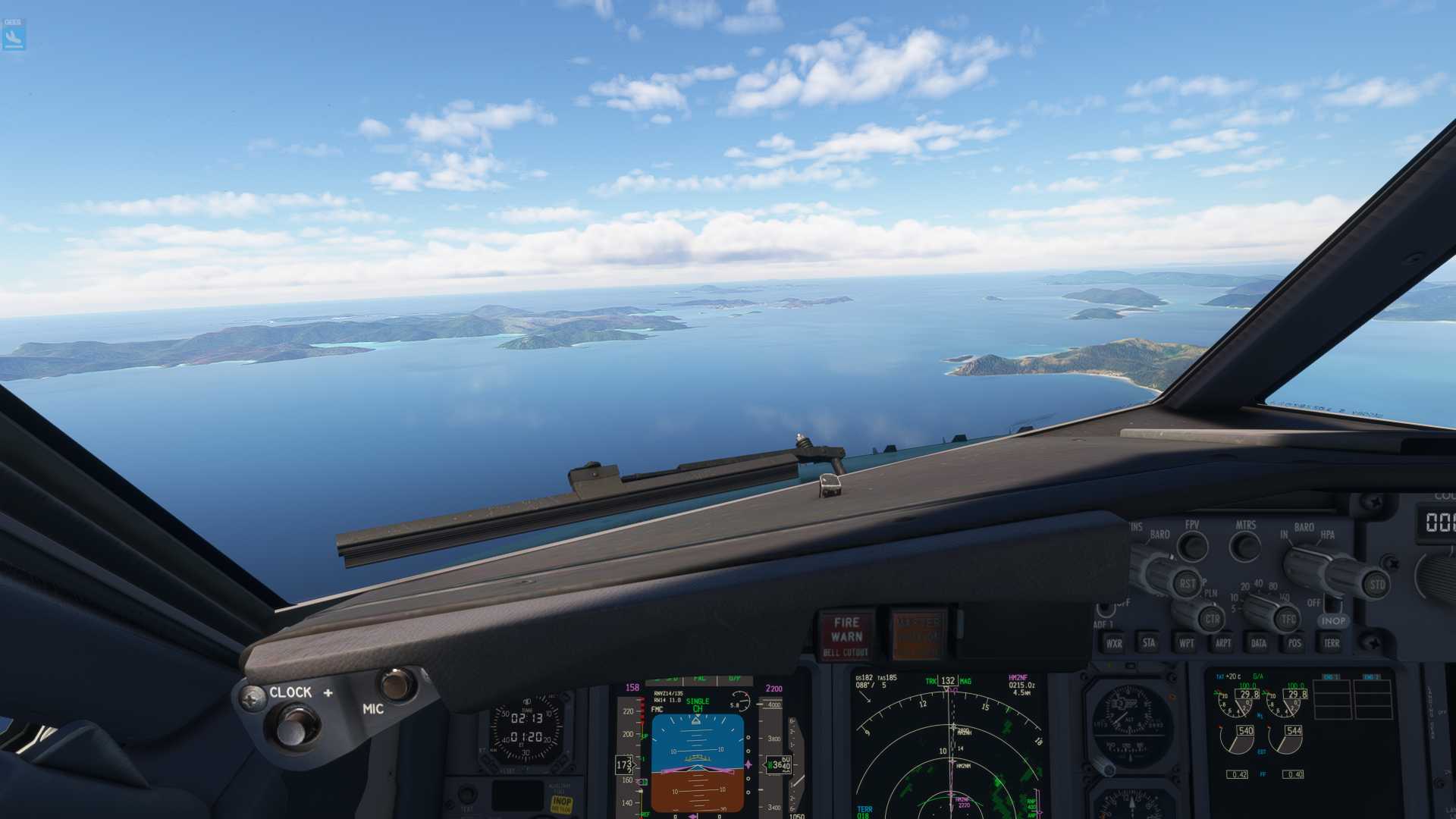Click the GEES landing overlay icon
The height and width of the screenshot is (819, 1456).
[x=14, y=34]
